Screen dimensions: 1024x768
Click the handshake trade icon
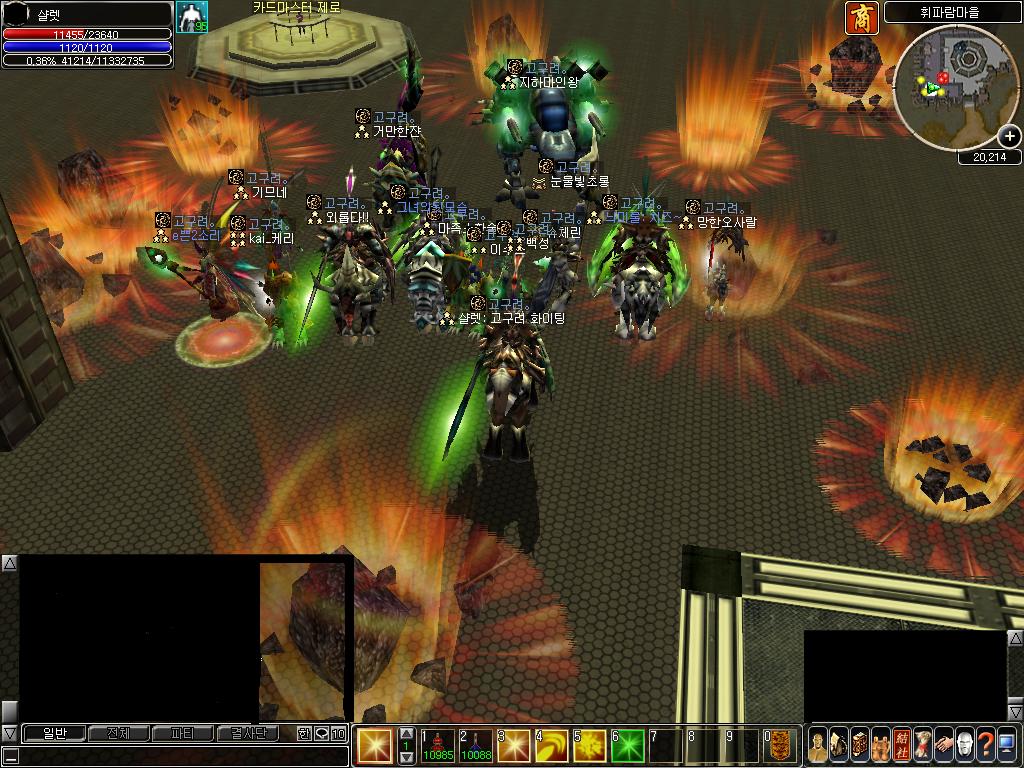pyautogui.click(x=942, y=744)
